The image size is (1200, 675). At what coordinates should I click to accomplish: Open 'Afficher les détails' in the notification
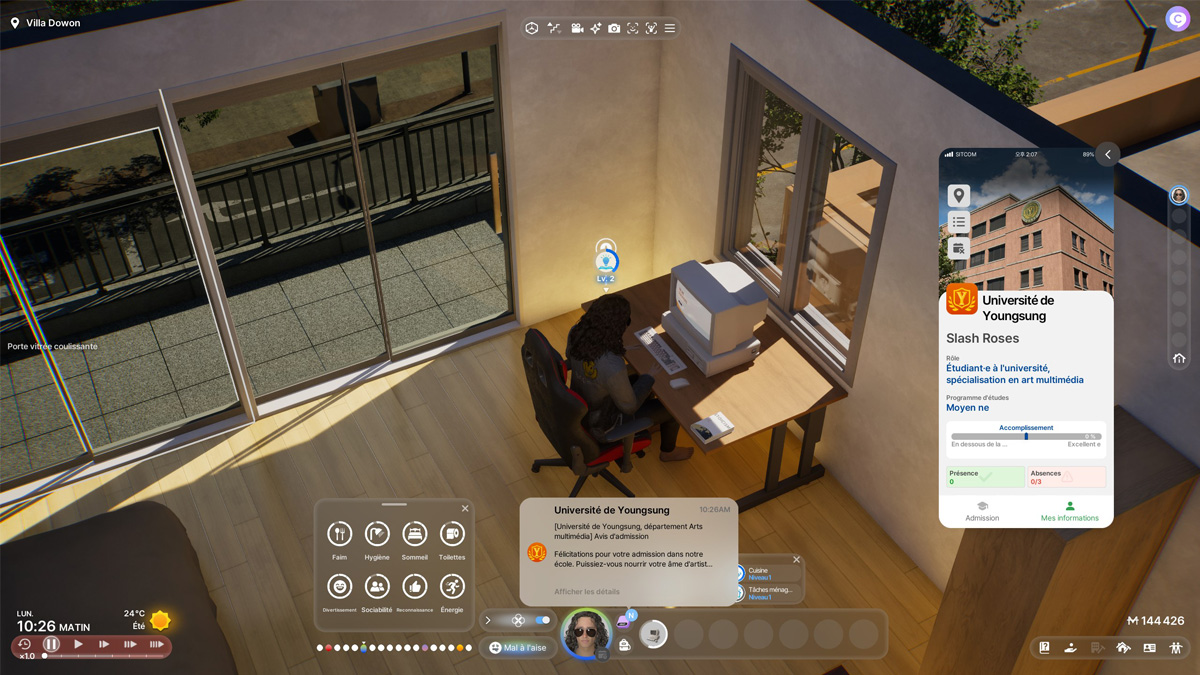[587, 592]
